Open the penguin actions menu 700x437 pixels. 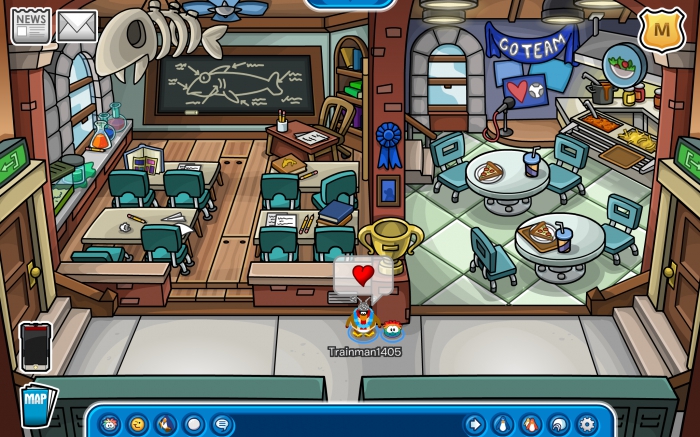pyautogui.click(x=166, y=424)
